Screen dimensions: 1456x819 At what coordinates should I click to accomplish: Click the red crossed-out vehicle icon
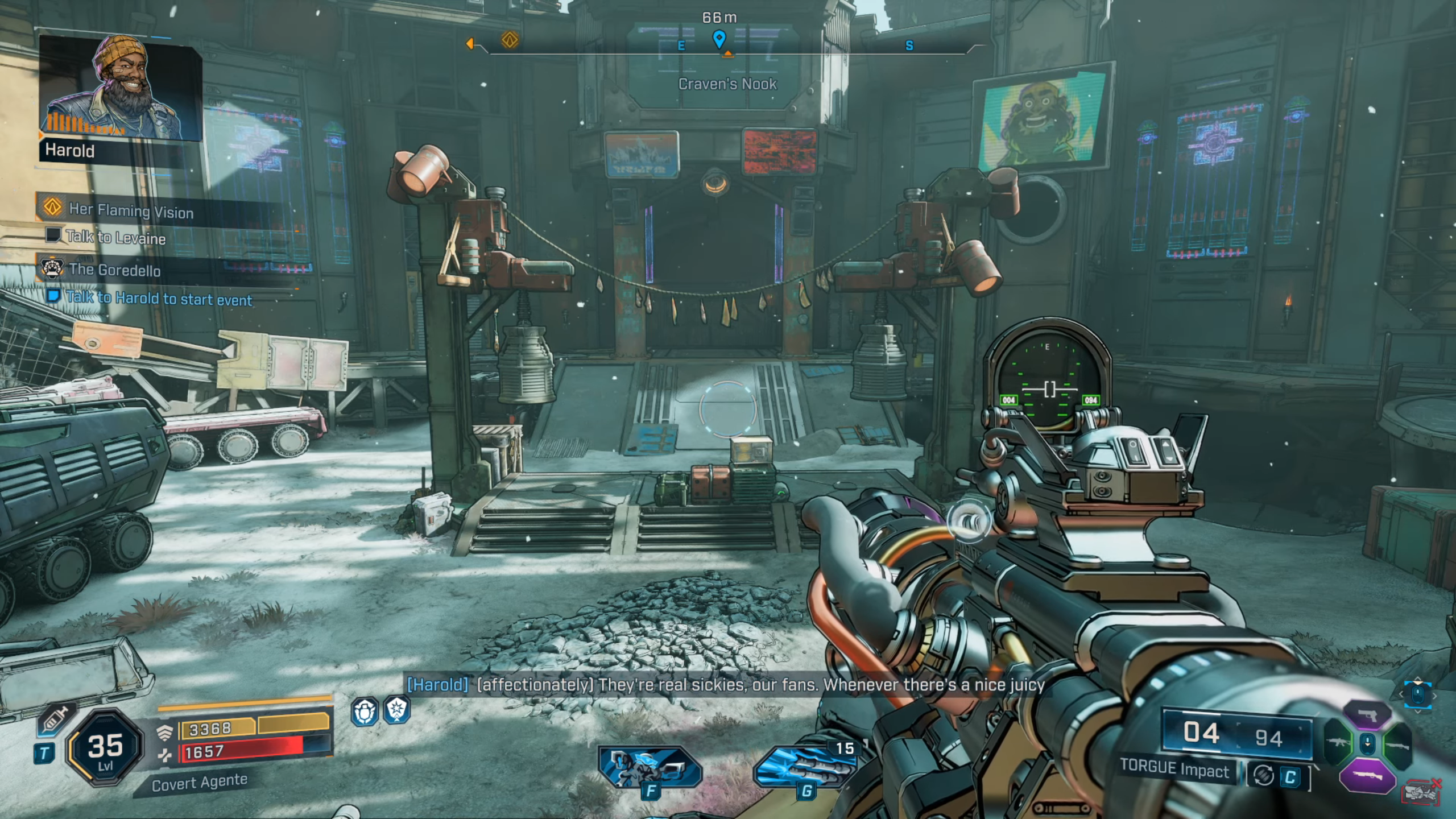(1420, 792)
